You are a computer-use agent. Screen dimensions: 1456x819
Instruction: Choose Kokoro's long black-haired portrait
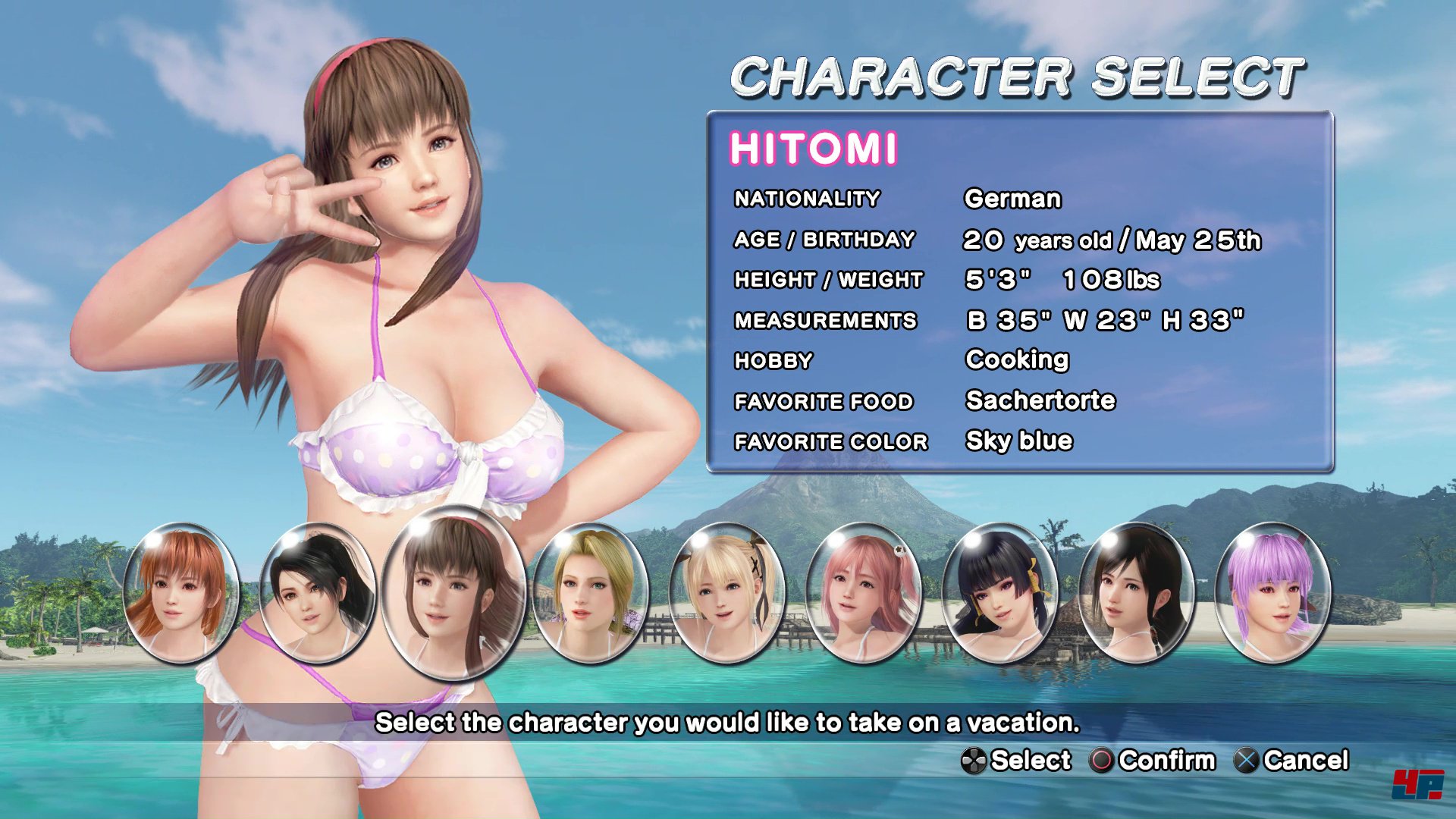[x=1136, y=592]
